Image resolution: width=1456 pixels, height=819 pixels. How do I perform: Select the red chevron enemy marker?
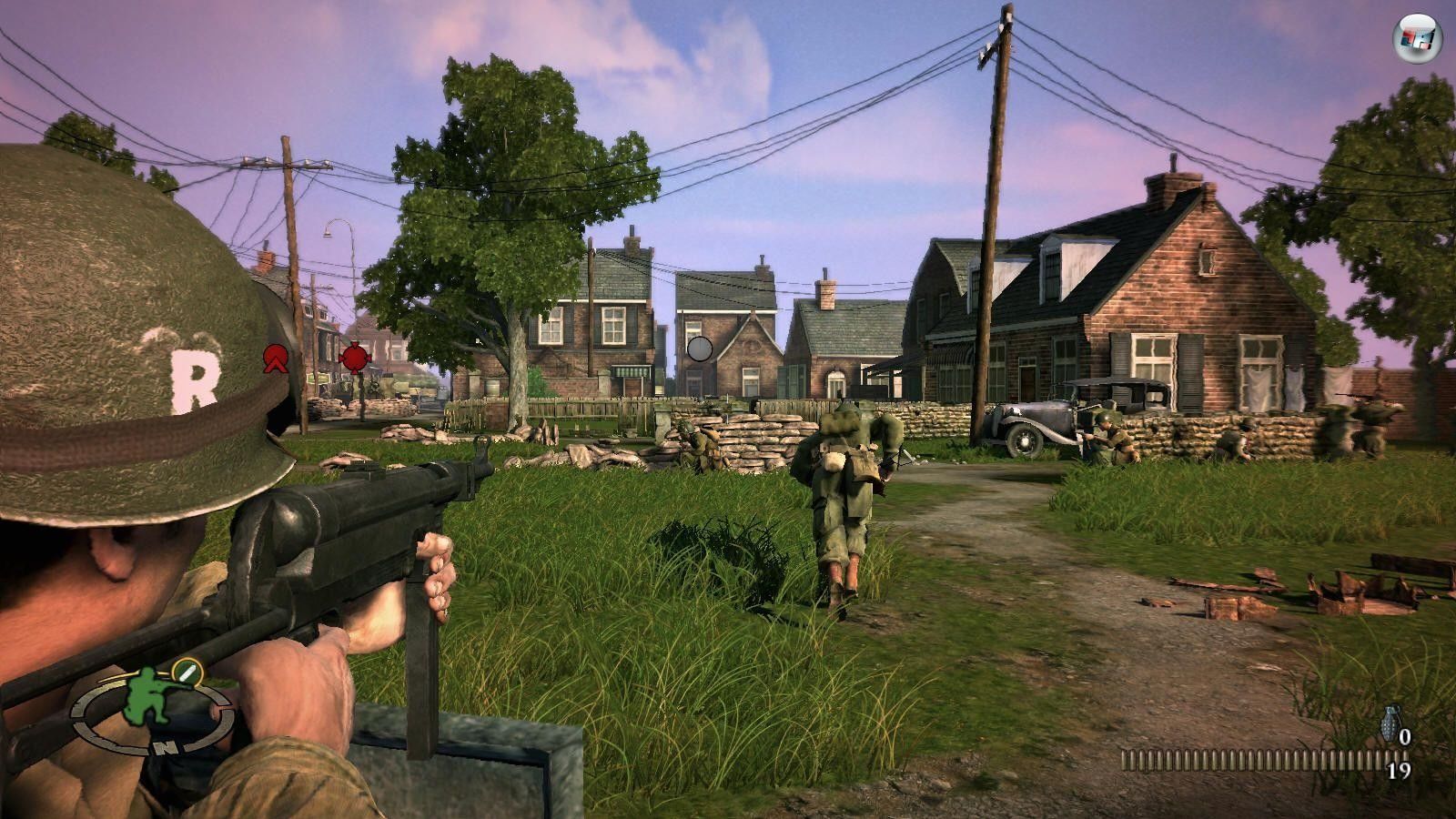tap(273, 359)
